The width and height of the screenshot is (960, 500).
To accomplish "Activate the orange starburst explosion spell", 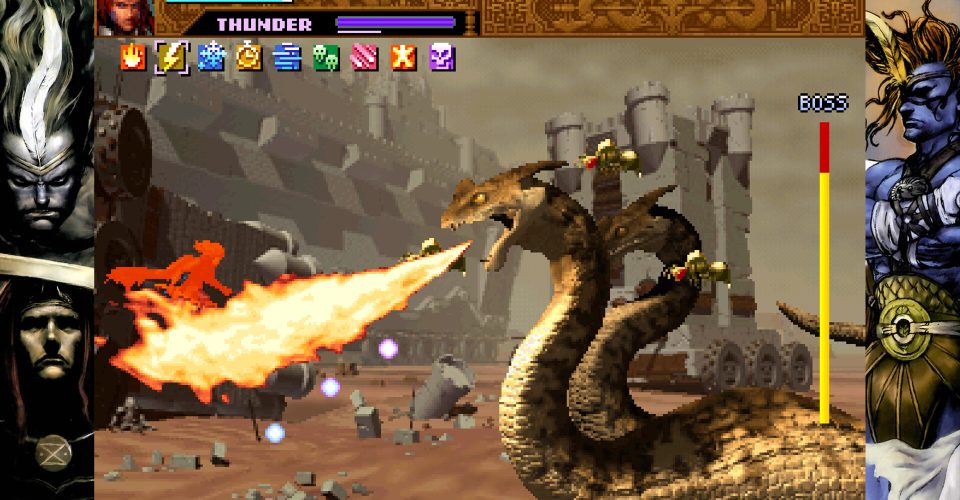I will tap(403, 57).
